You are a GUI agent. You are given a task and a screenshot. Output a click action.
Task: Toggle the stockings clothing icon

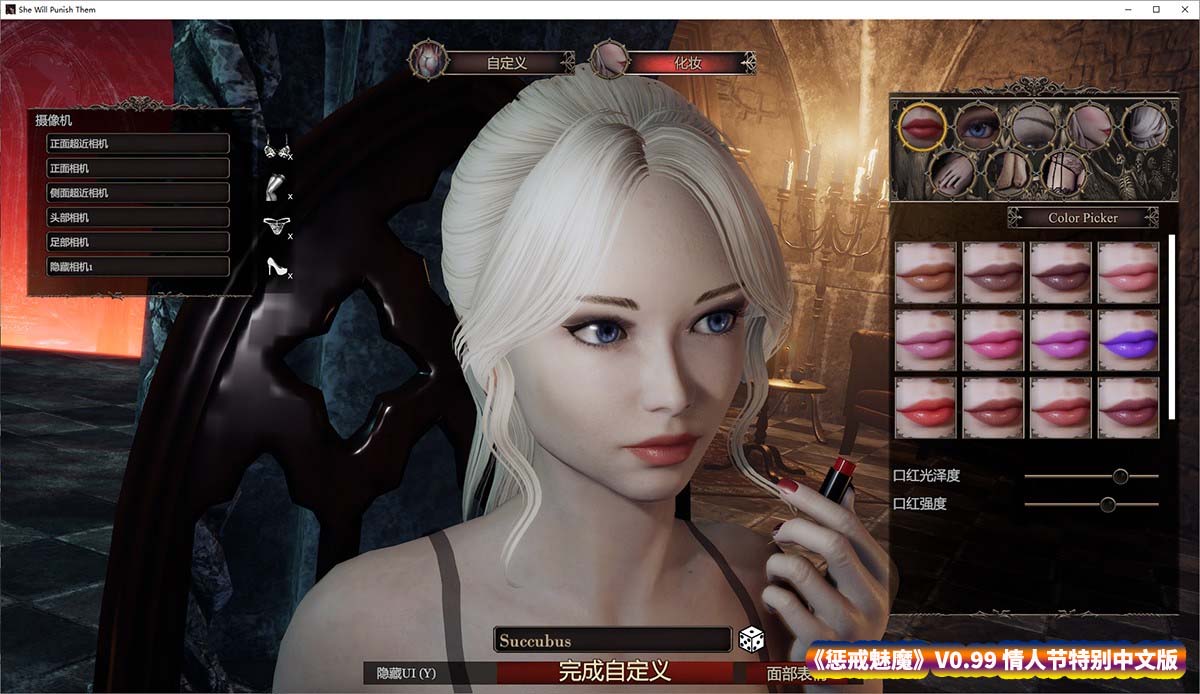pos(275,187)
